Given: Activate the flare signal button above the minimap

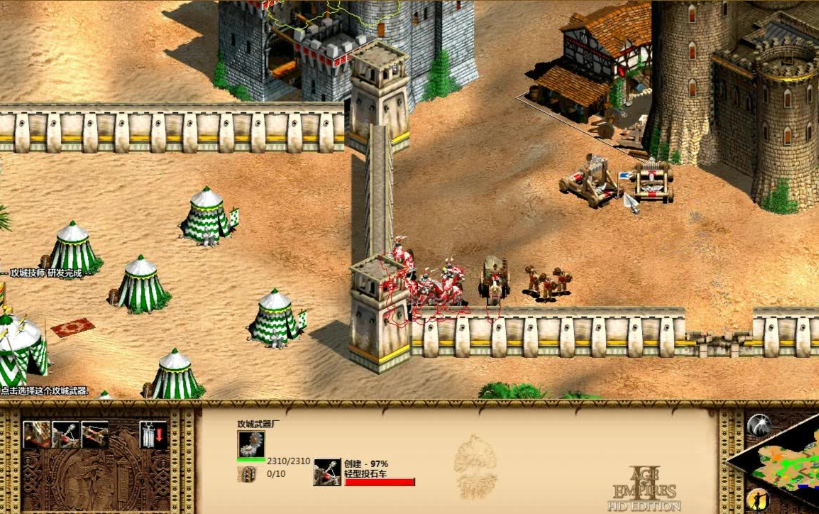Looking at the screenshot, I should 759,424.
